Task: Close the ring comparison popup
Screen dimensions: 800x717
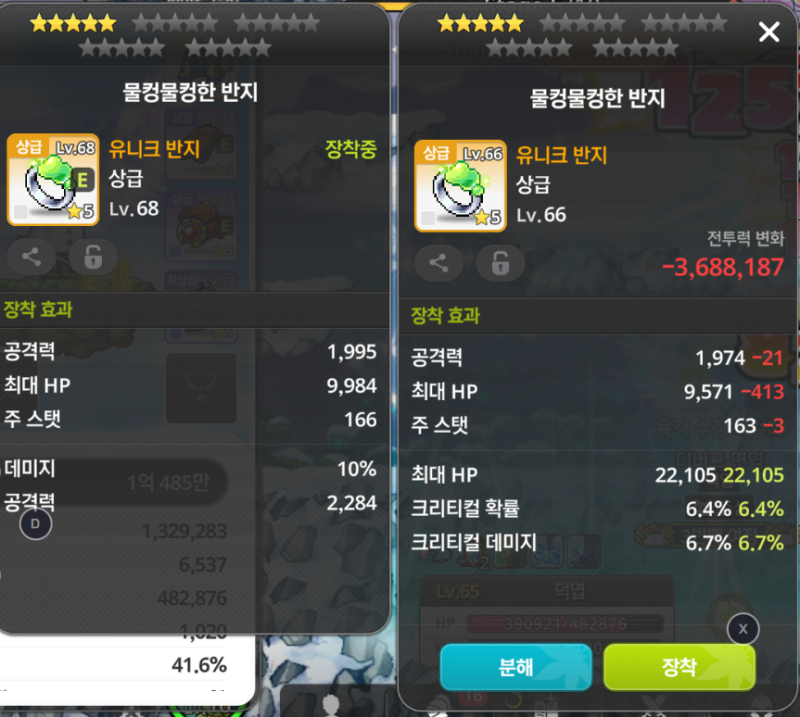Action: coord(768,33)
